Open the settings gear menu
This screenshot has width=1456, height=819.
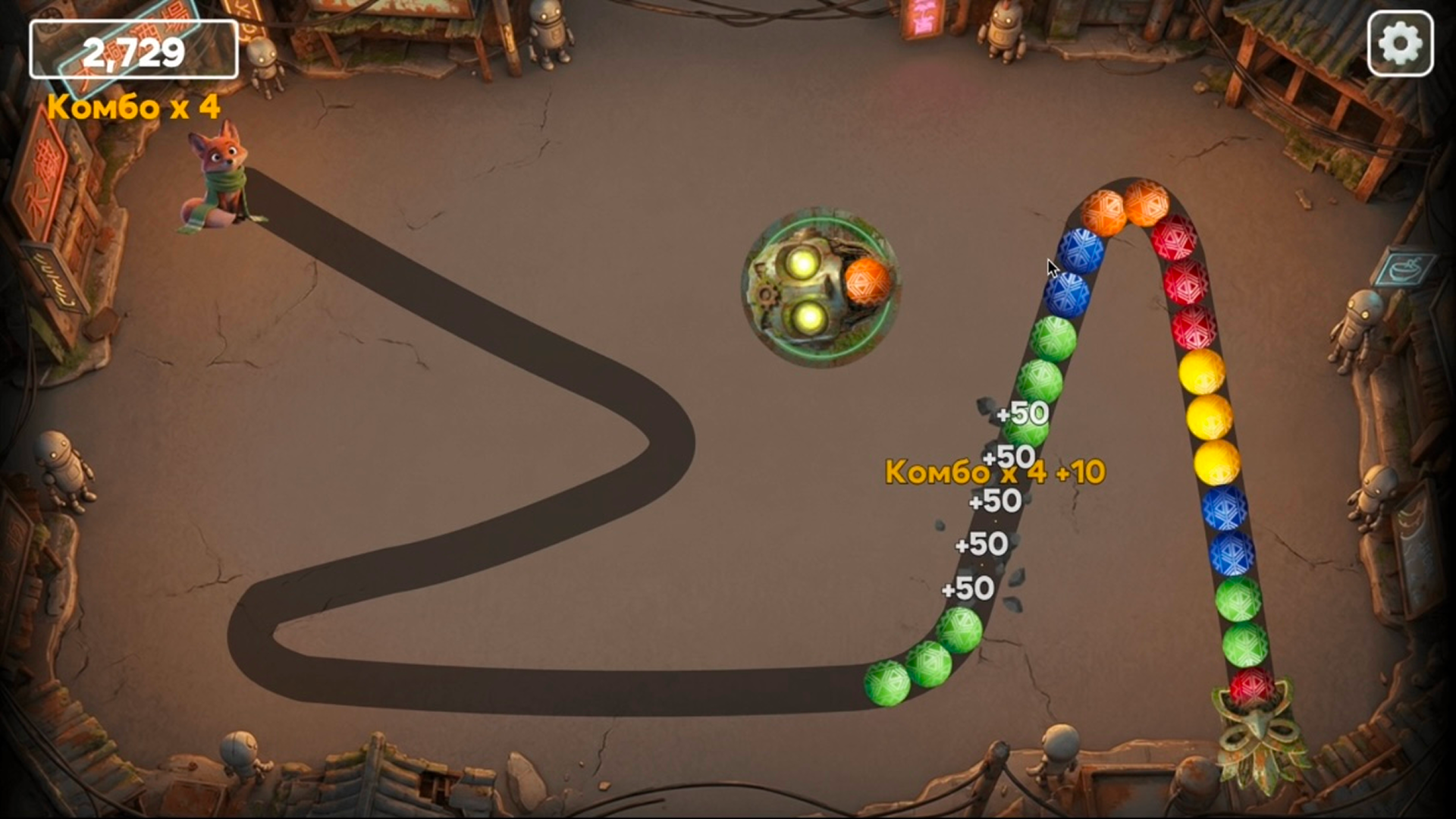pyautogui.click(x=1400, y=42)
